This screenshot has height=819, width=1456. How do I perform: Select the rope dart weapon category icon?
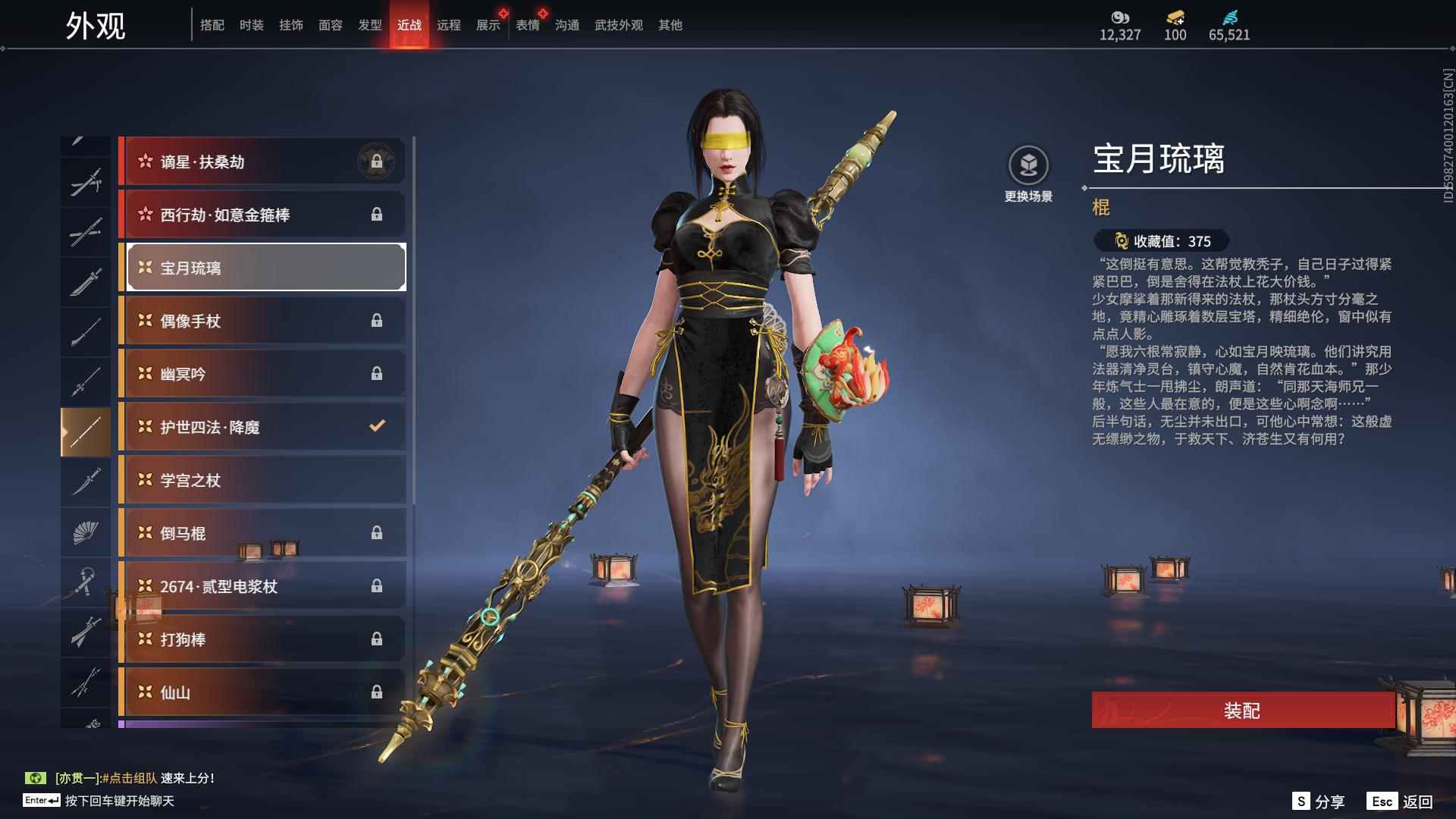(86, 582)
